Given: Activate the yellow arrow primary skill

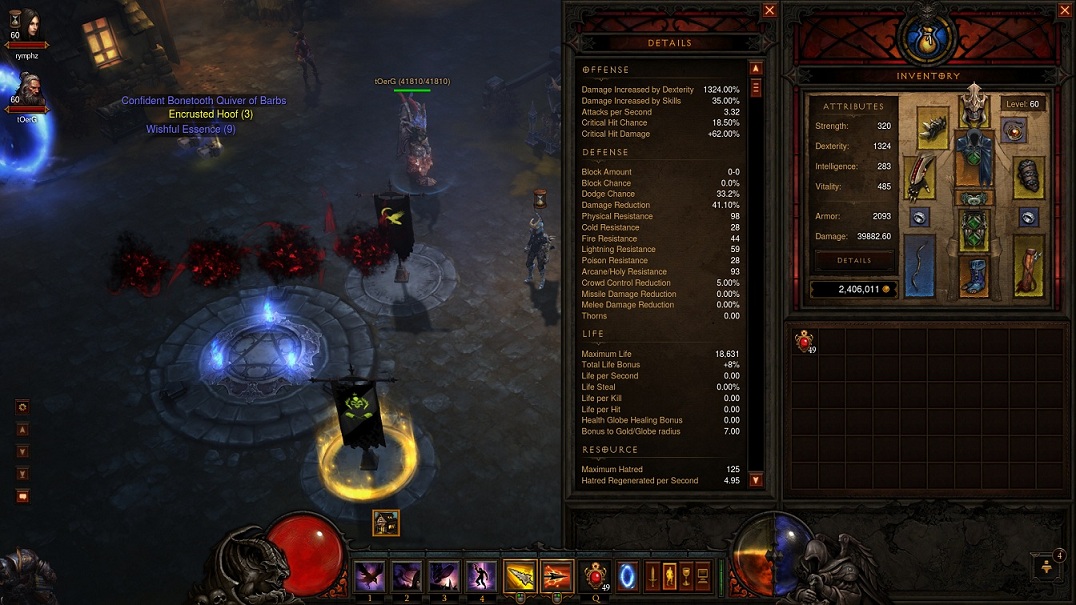Looking at the screenshot, I should coord(520,577).
